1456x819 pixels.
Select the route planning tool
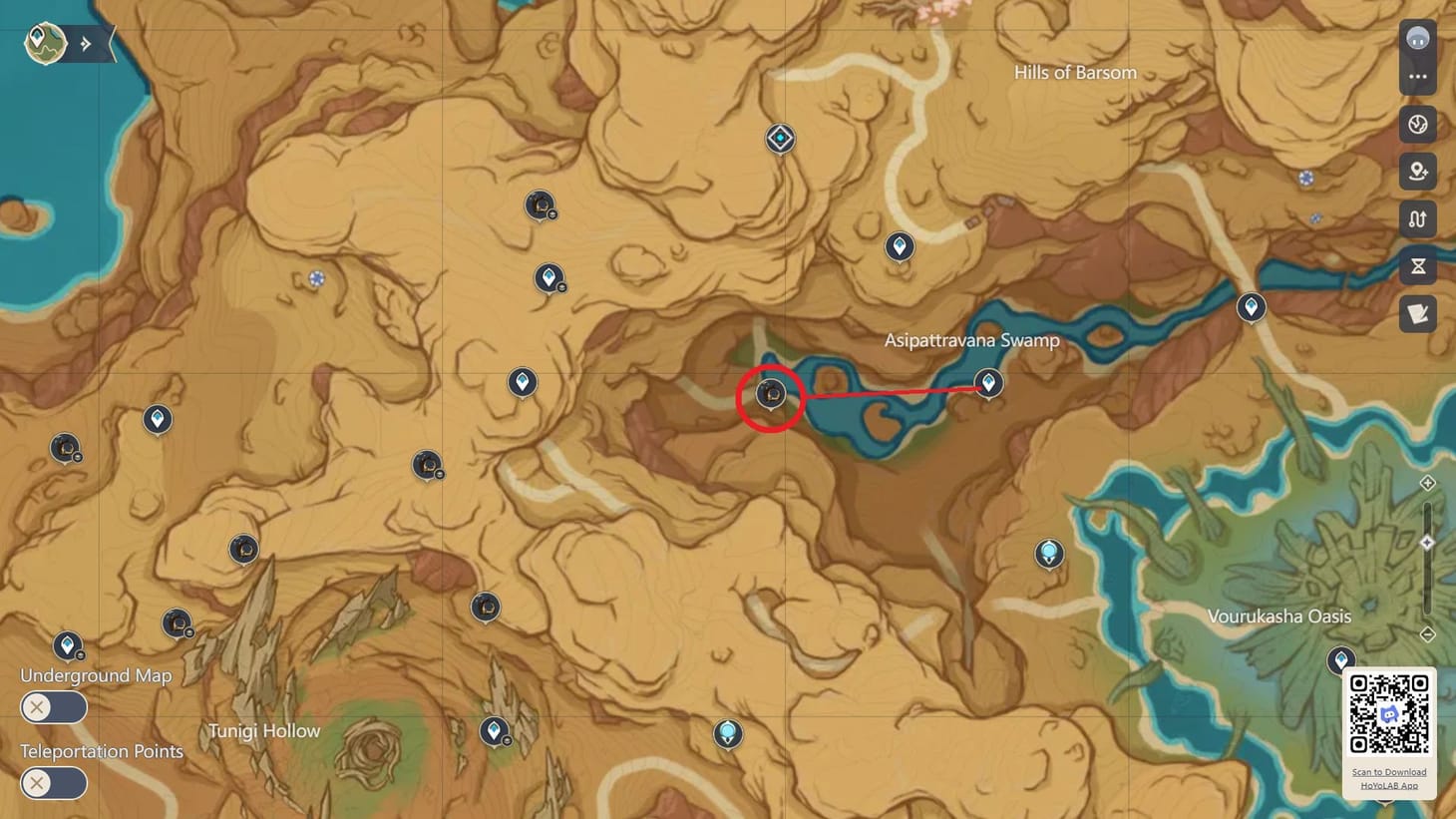[1417, 218]
